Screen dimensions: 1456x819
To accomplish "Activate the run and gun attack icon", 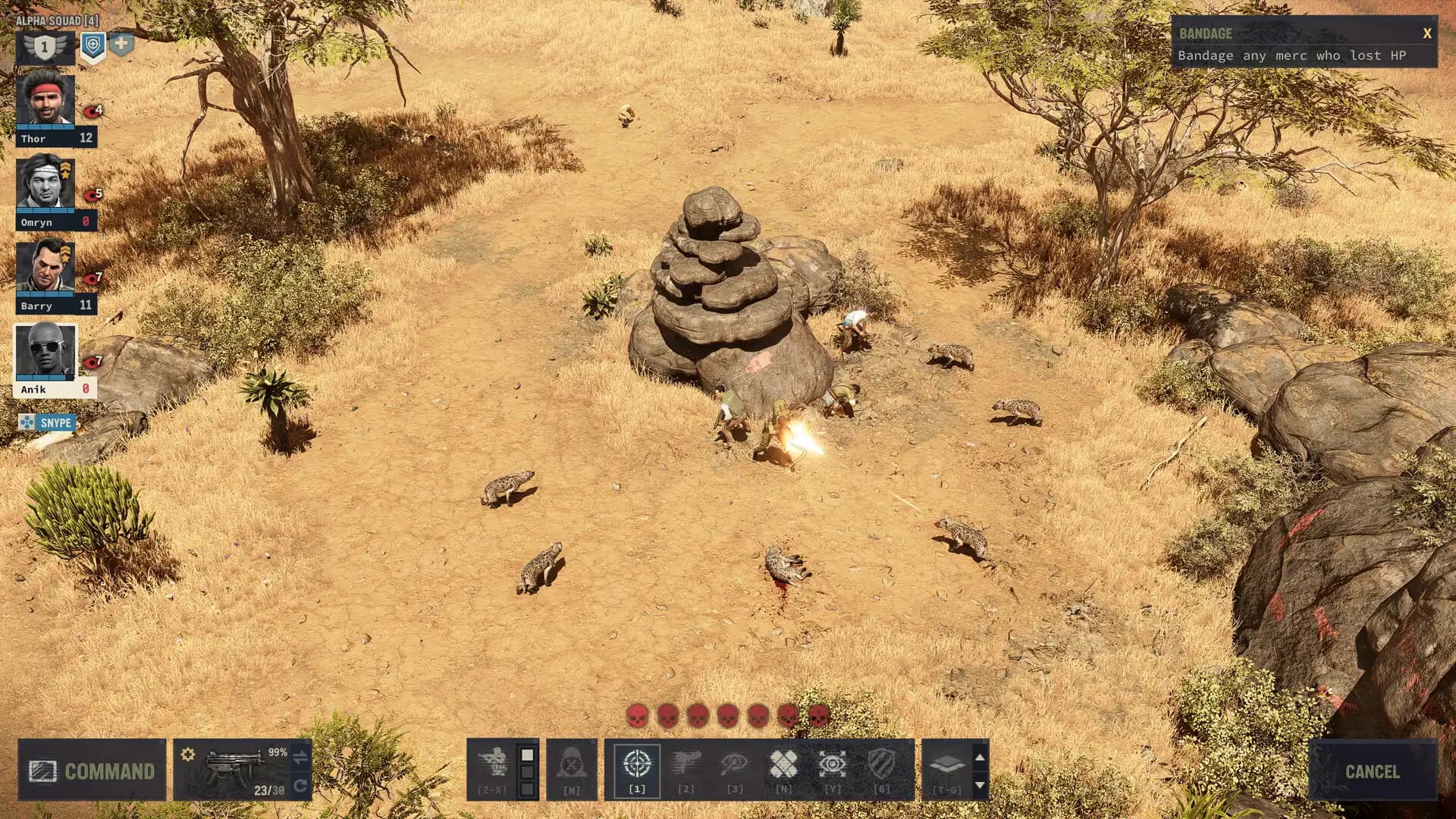I will coord(686,761).
